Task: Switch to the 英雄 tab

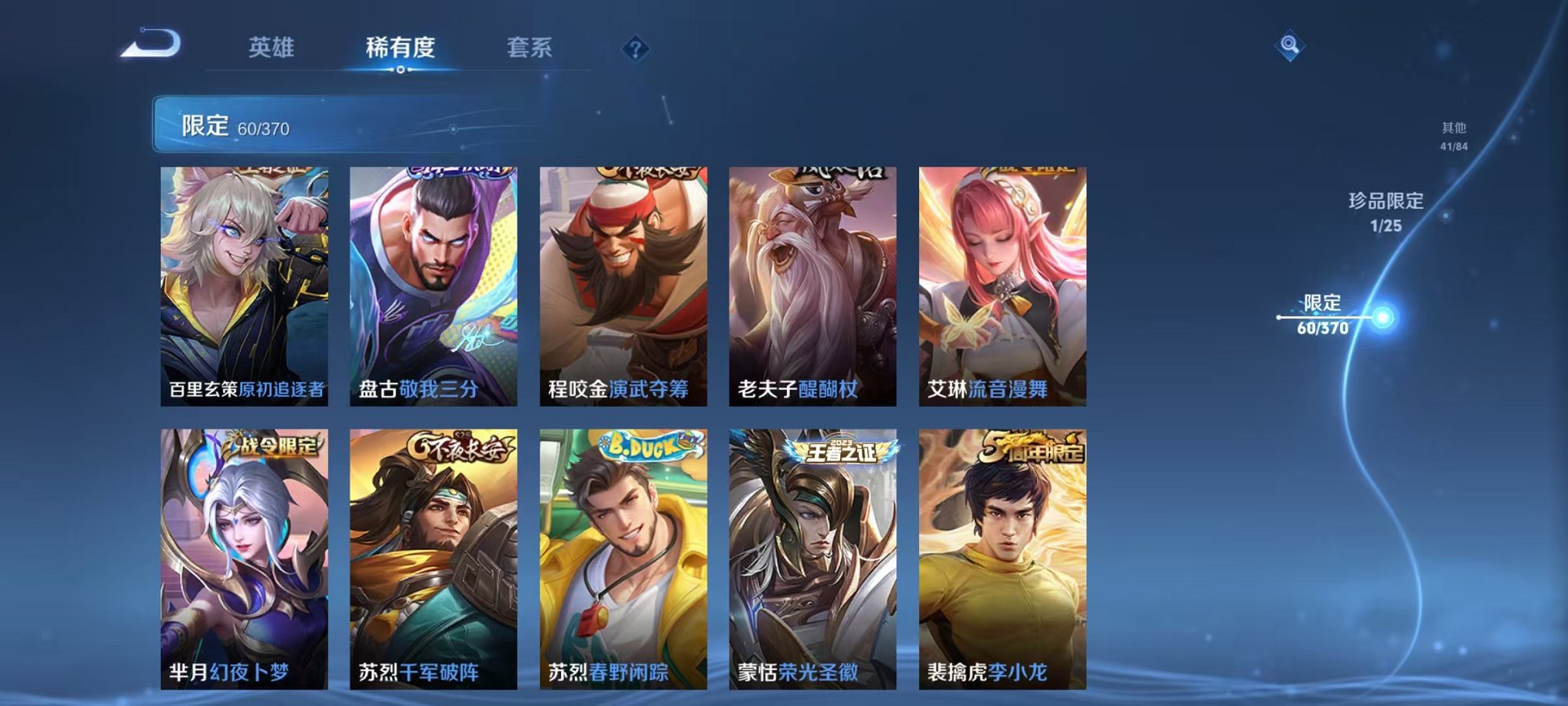Action: (273, 46)
